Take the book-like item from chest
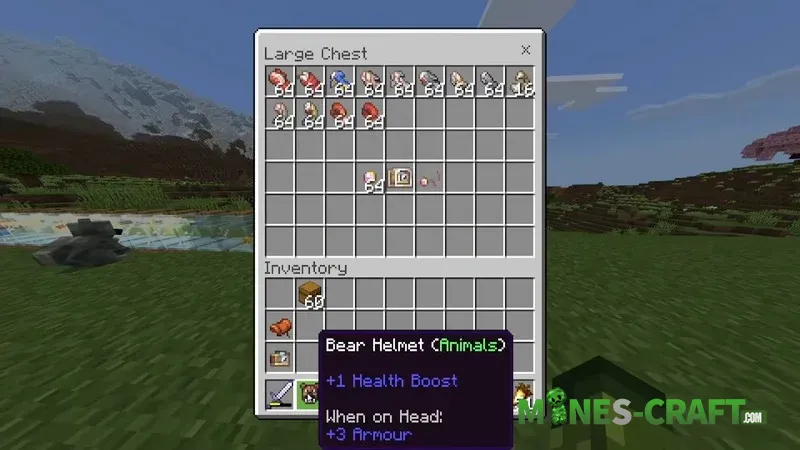800x450 pixels. point(400,178)
